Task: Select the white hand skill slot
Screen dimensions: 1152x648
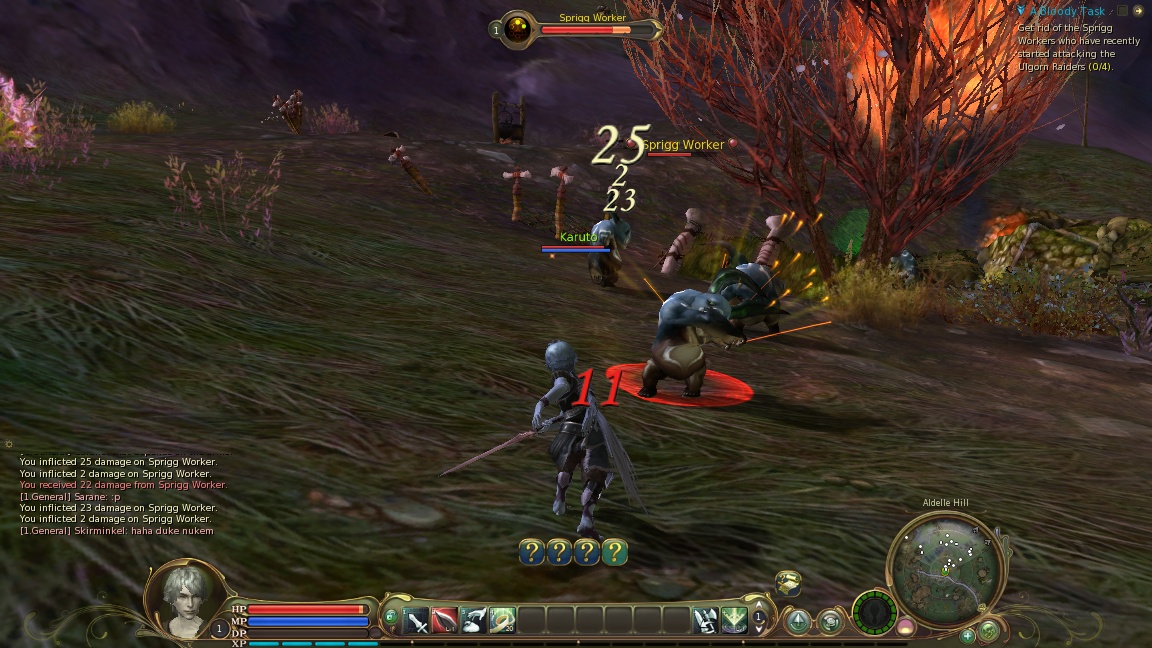Action: click(x=474, y=620)
